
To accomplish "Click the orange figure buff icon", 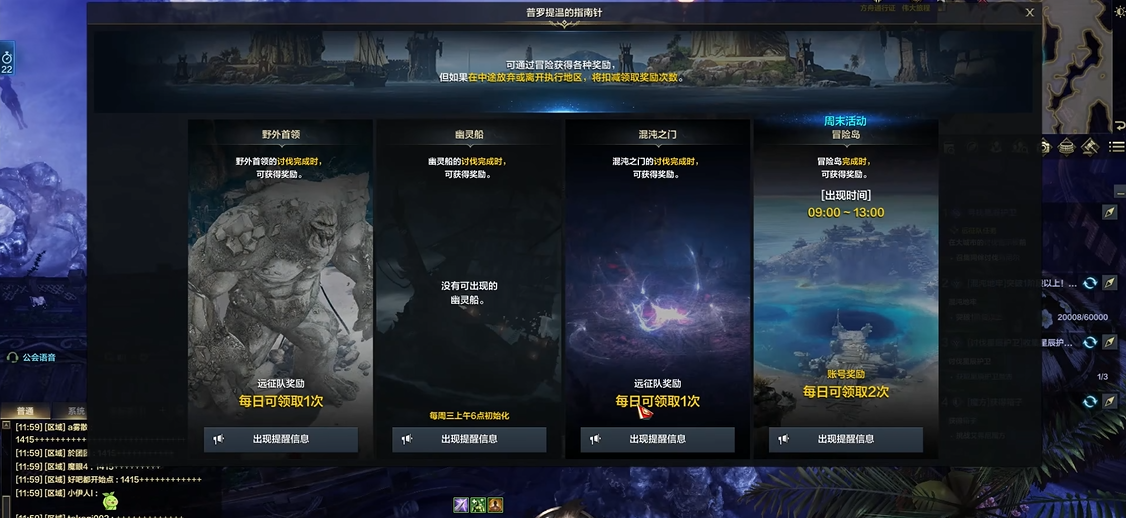I will (x=495, y=505).
